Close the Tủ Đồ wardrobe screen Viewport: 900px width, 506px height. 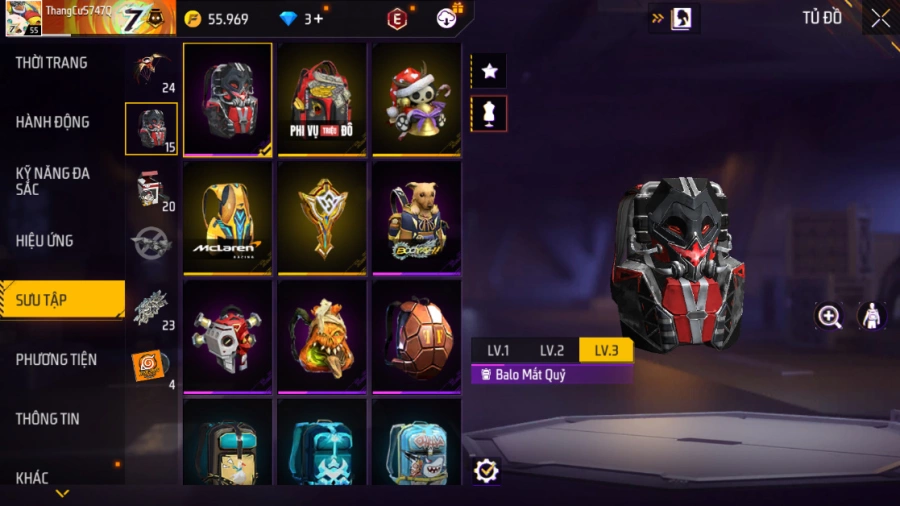pos(880,18)
